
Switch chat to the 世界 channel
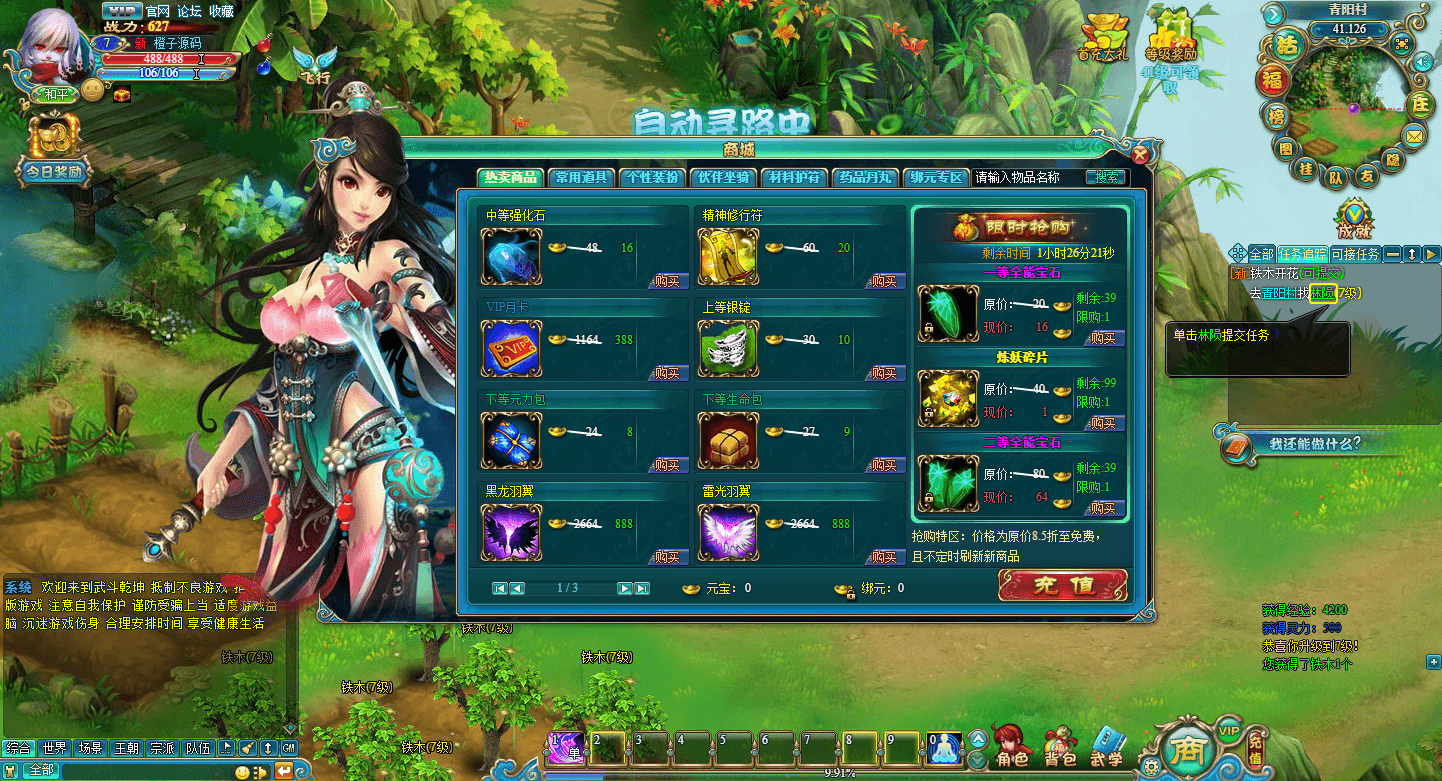tap(55, 748)
